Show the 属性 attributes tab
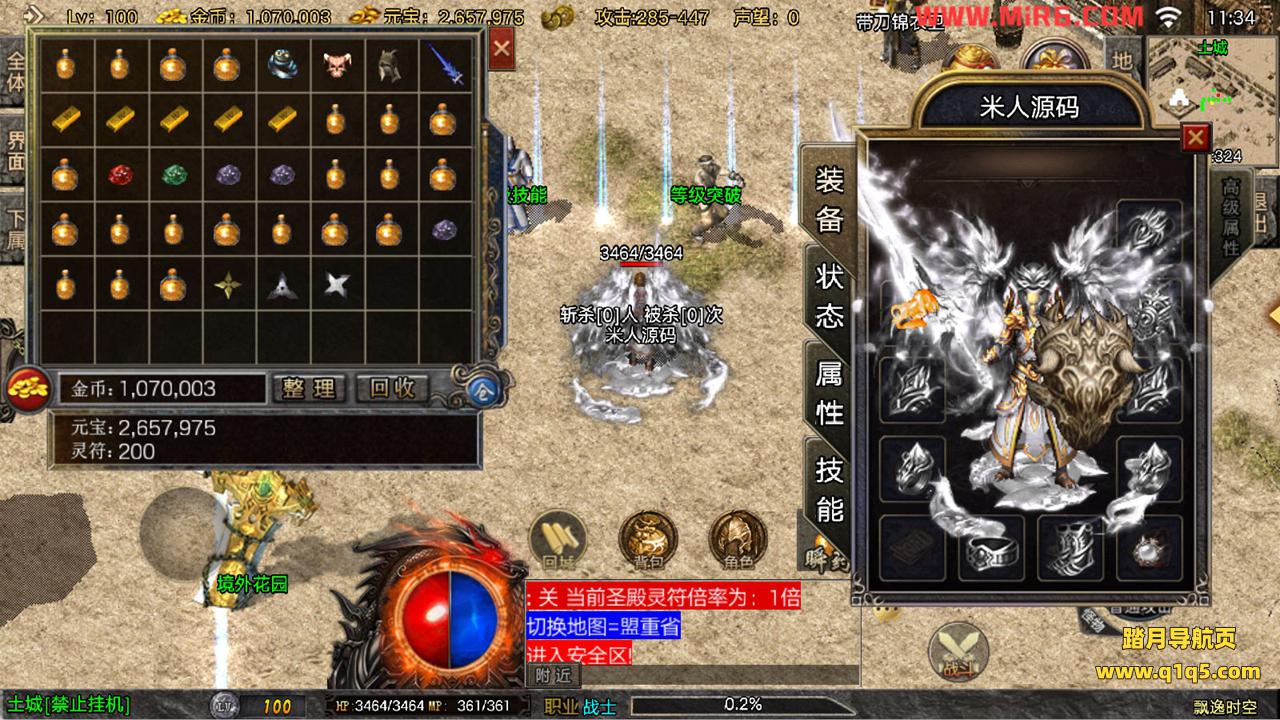 tap(829, 392)
